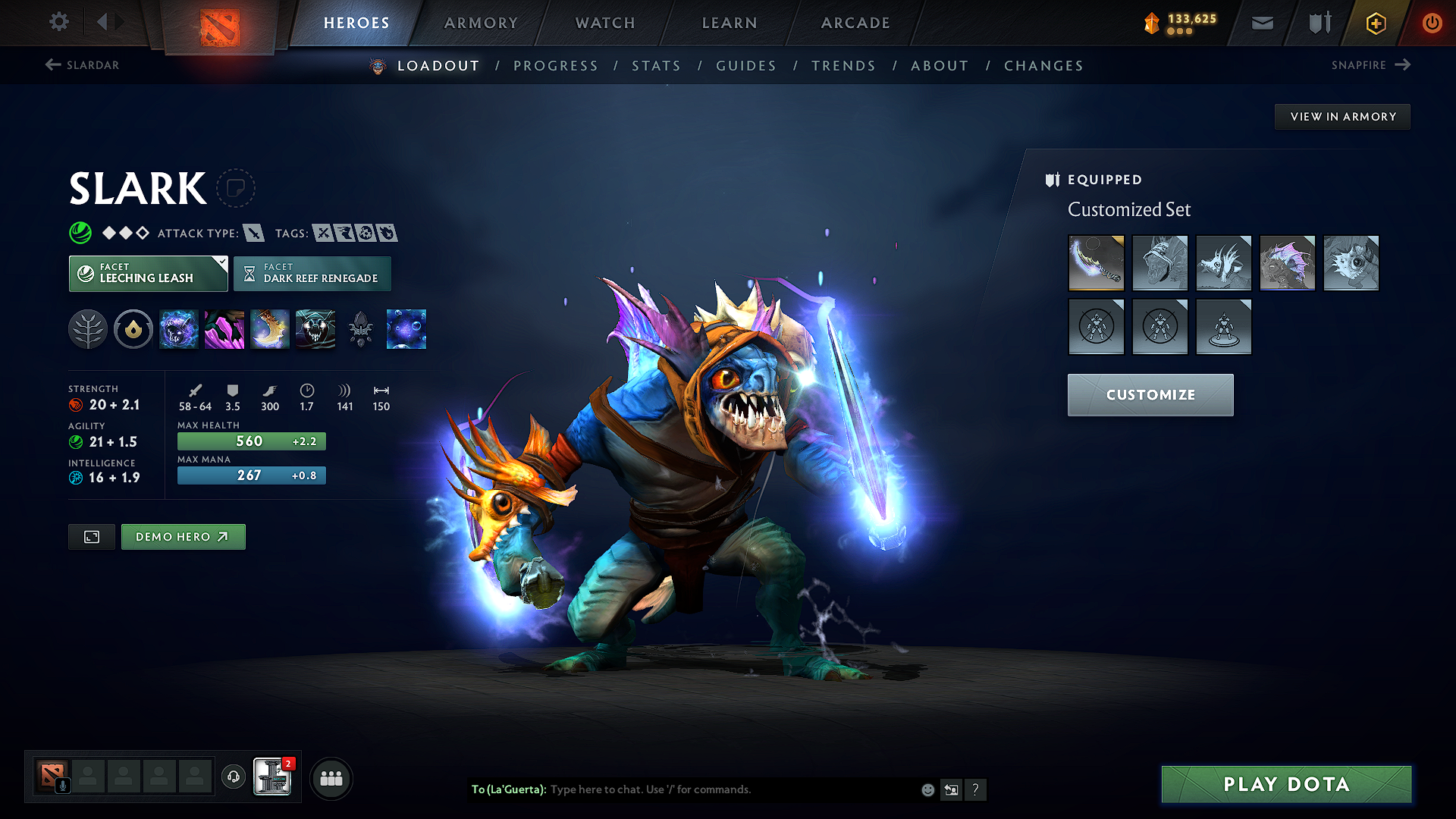
Task: Expand the Leeching Leash facet dropdown
Action: [x=221, y=263]
